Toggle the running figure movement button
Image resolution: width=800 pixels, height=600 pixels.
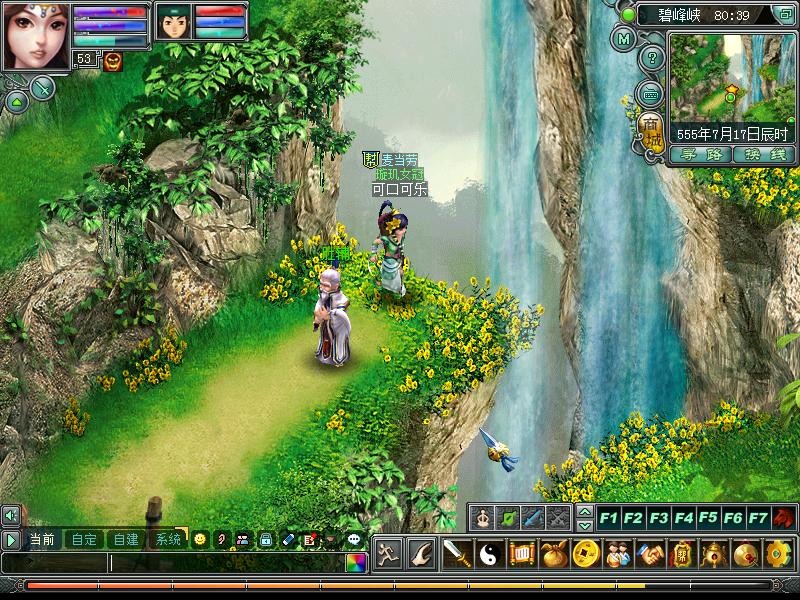[x=389, y=552]
